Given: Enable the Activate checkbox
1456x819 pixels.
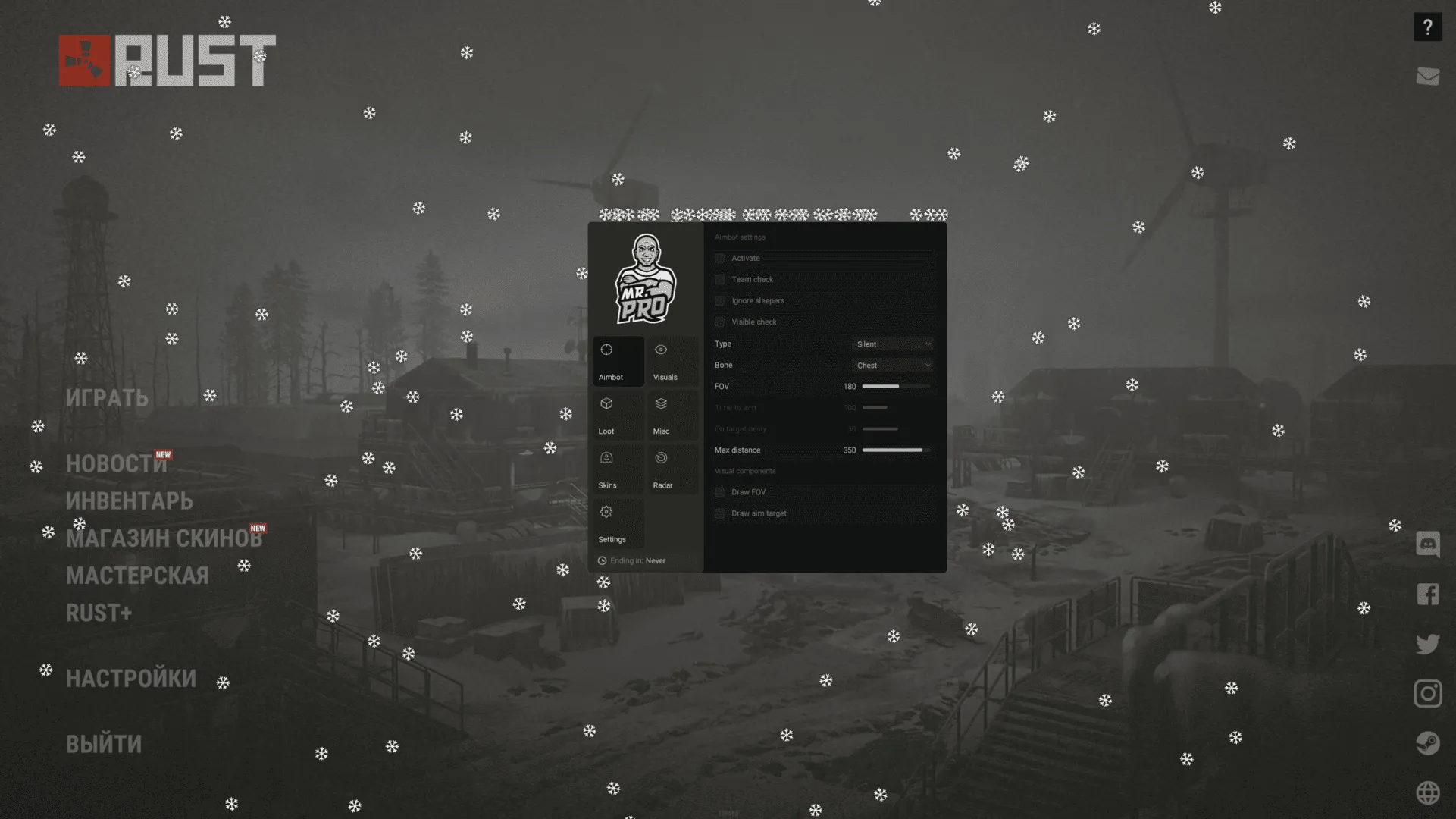Looking at the screenshot, I should point(719,258).
